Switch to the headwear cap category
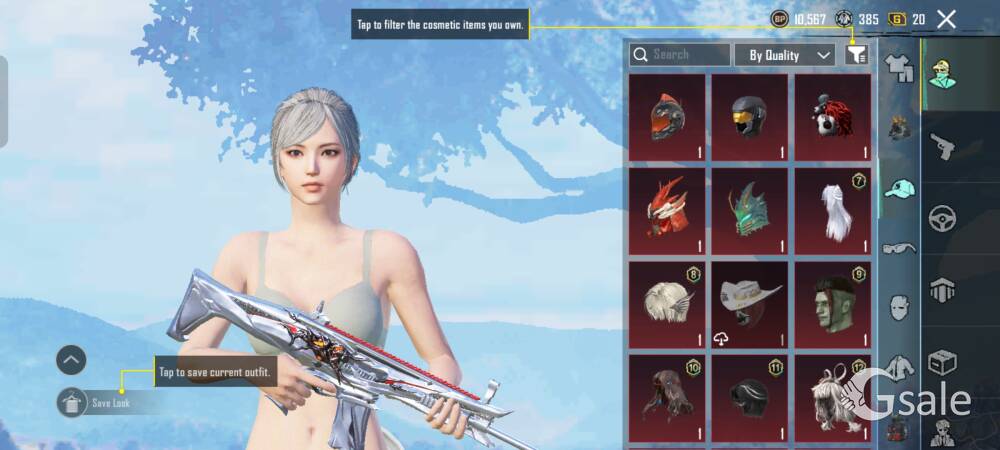Screen dimensions: 1000x450 coord(900,189)
